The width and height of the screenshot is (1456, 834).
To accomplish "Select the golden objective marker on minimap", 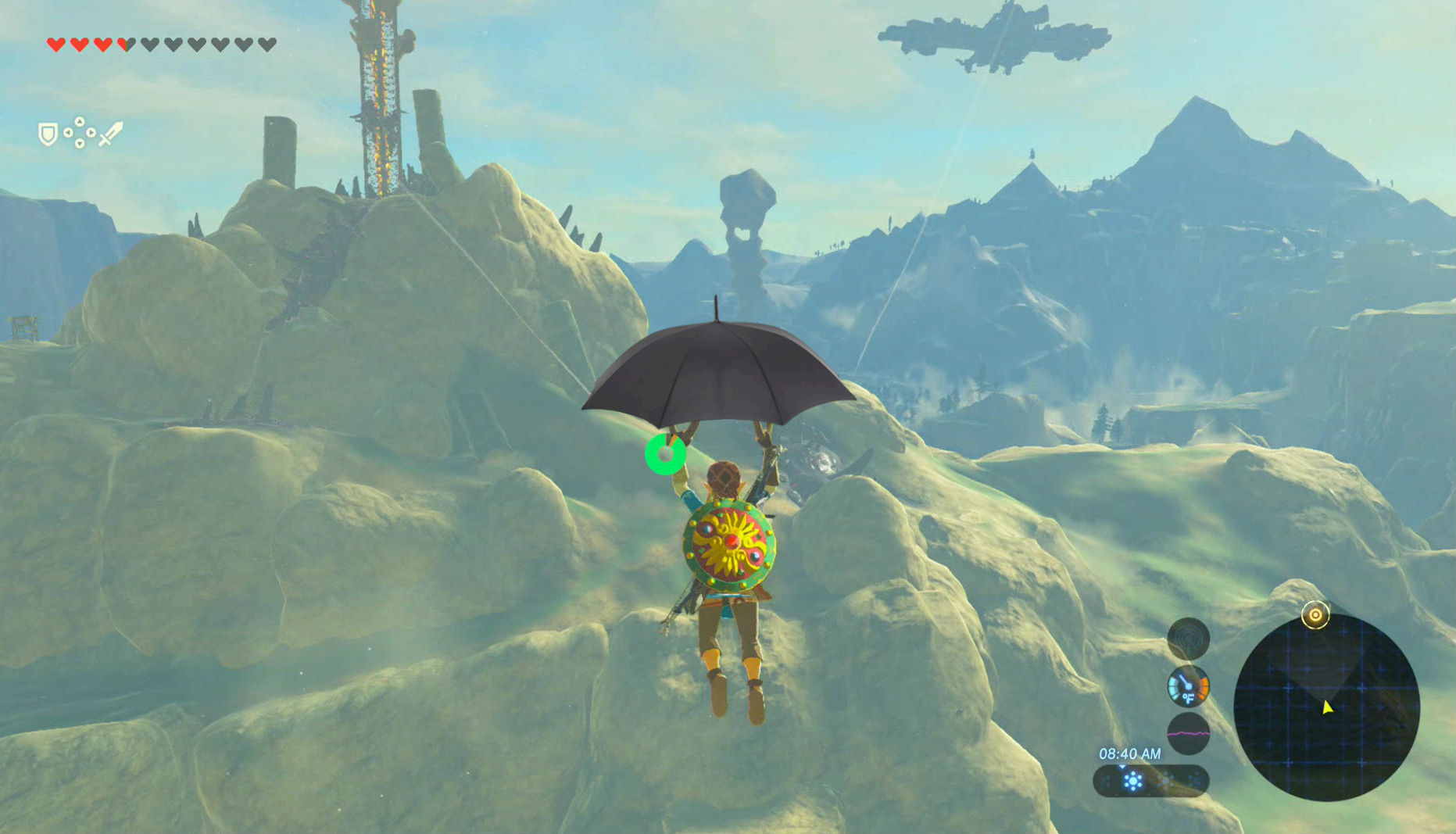I will 1315,615.
